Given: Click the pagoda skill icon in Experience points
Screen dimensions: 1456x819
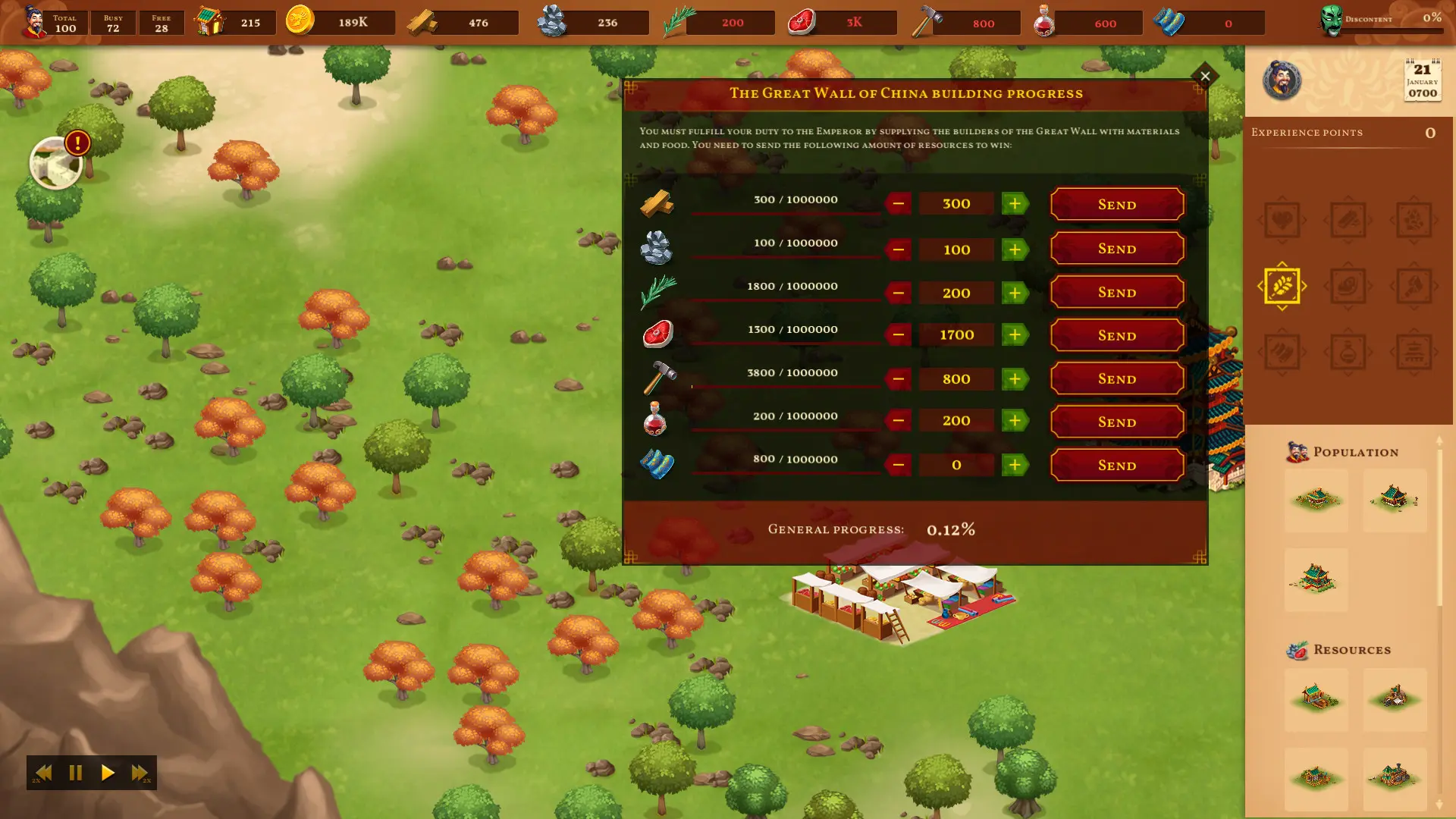Looking at the screenshot, I should pos(1412,352).
